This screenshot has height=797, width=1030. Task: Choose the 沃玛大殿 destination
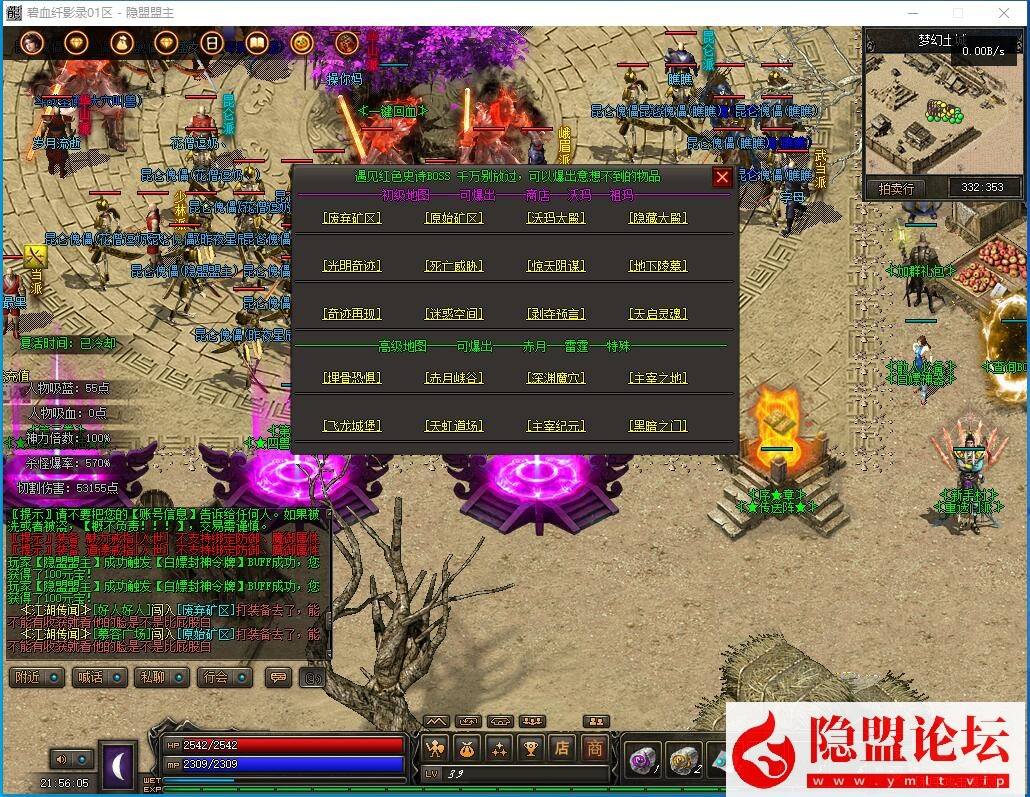556,218
